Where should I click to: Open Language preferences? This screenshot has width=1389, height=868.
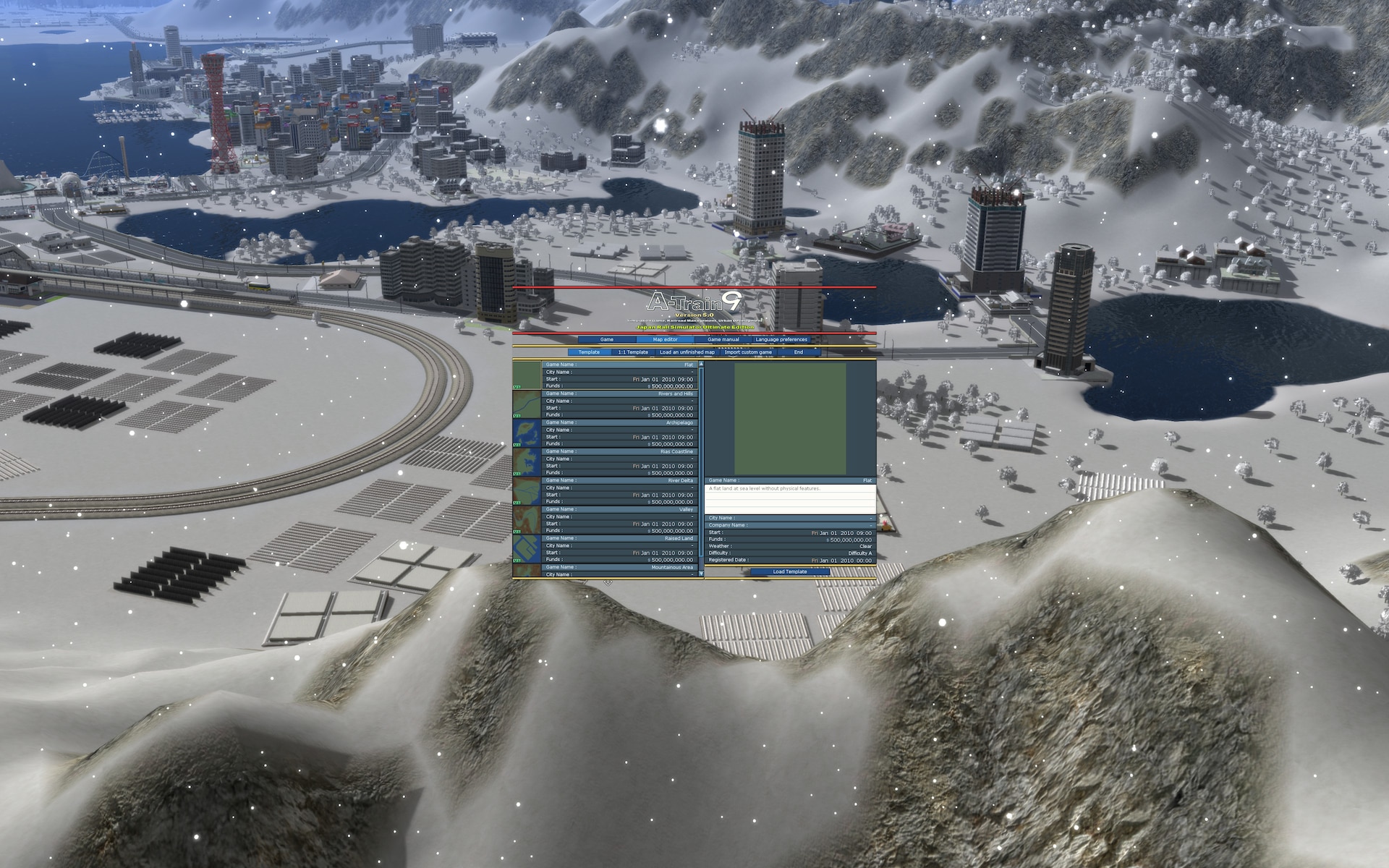pyautogui.click(x=781, y=339)
